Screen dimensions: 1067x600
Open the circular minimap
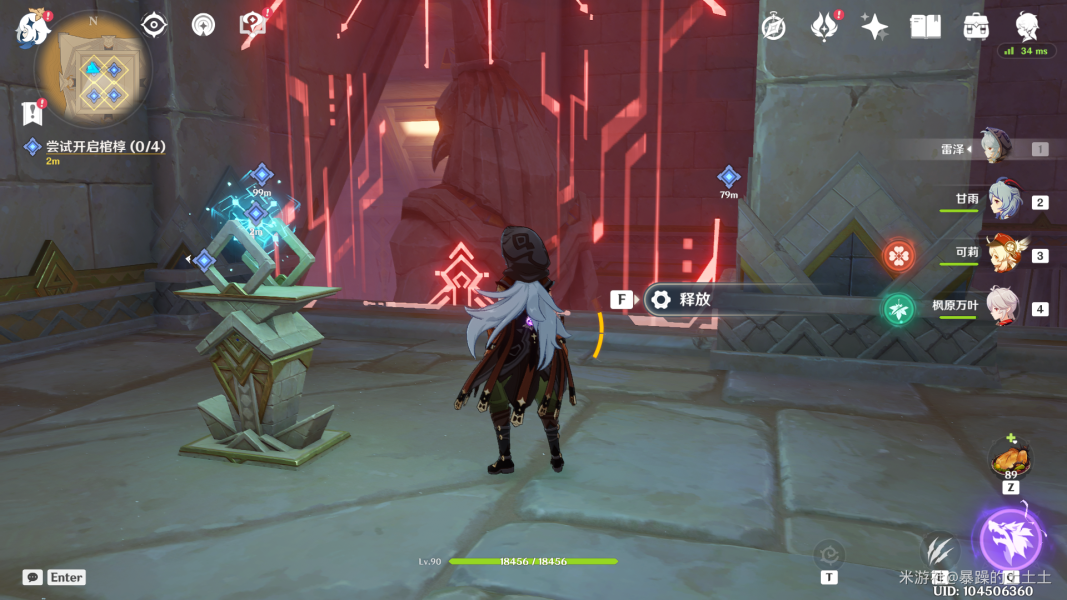(93, 68)
